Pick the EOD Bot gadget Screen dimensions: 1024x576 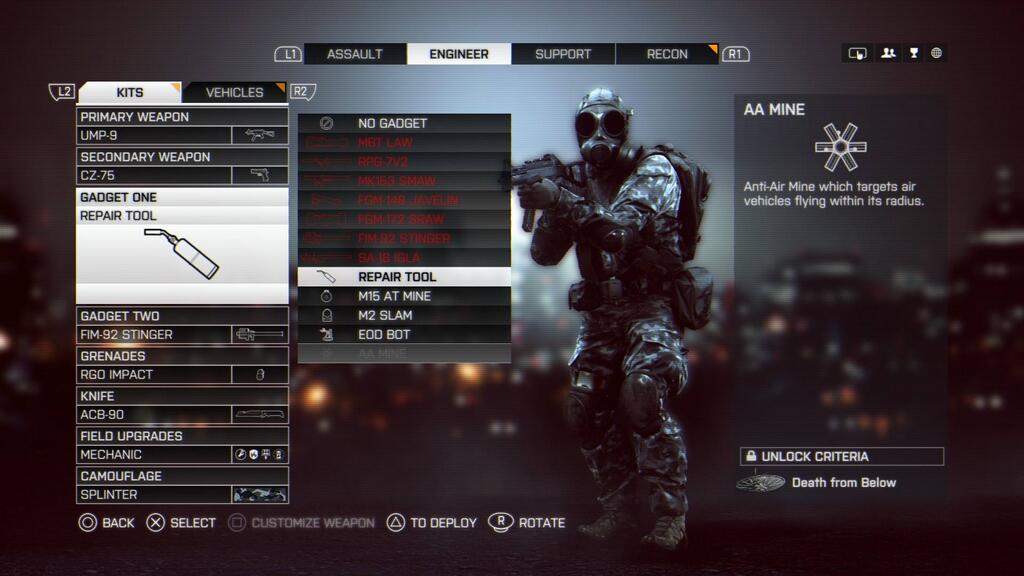point(404,334)
